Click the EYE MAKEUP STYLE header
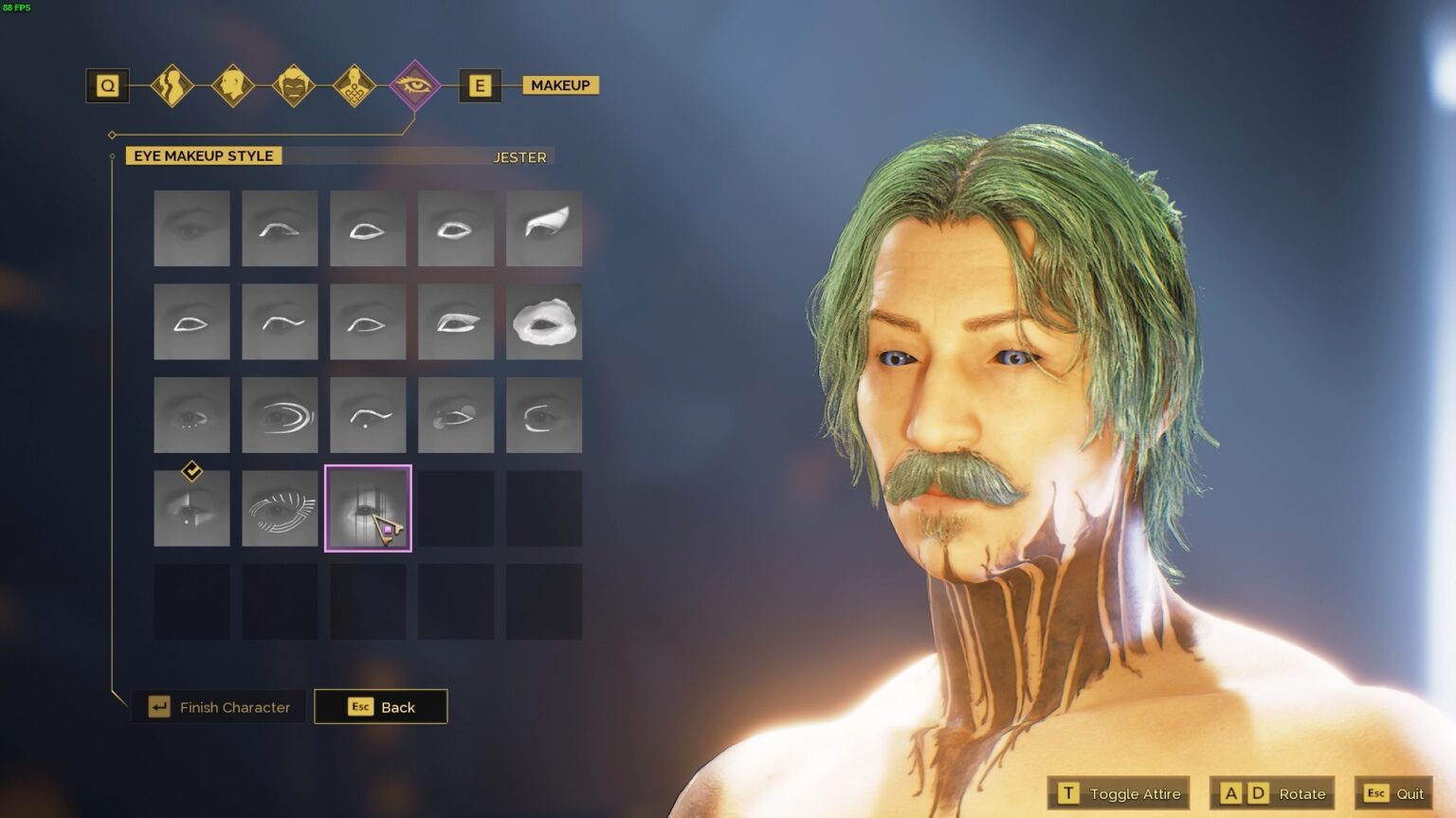The width and height of the screenshot is (1456, 818). point(202,155)
